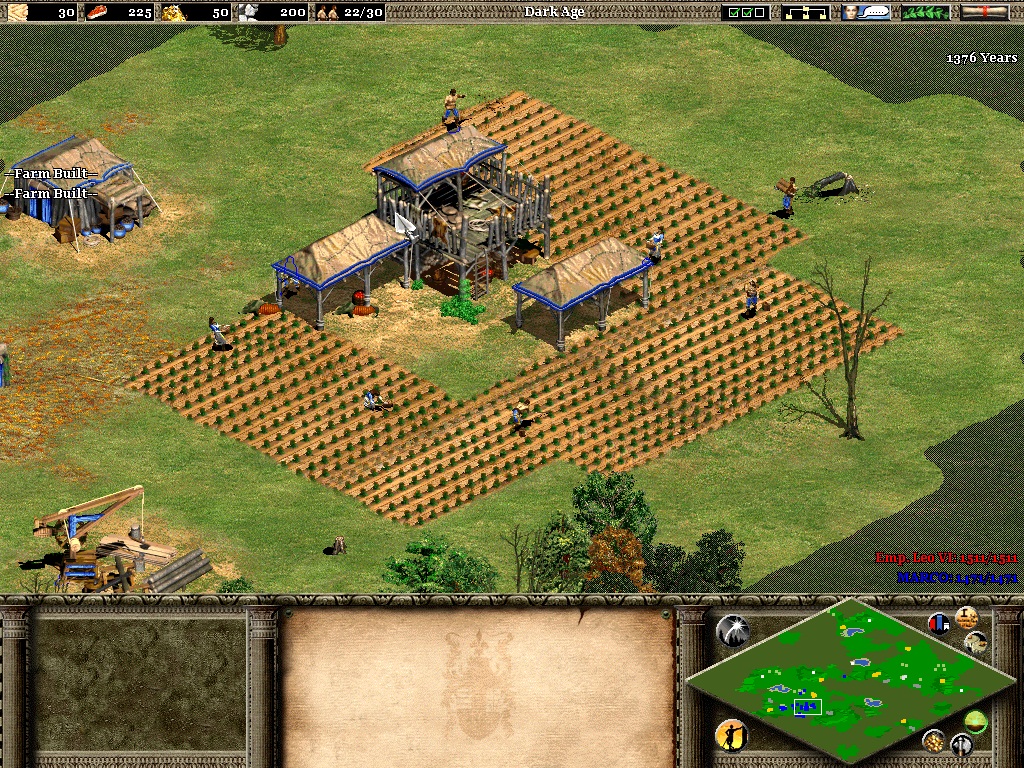Viewport: 1024px width, 768px height.
Task: Switch minimap to the economic gold mode
Action: tap(934, 741)
